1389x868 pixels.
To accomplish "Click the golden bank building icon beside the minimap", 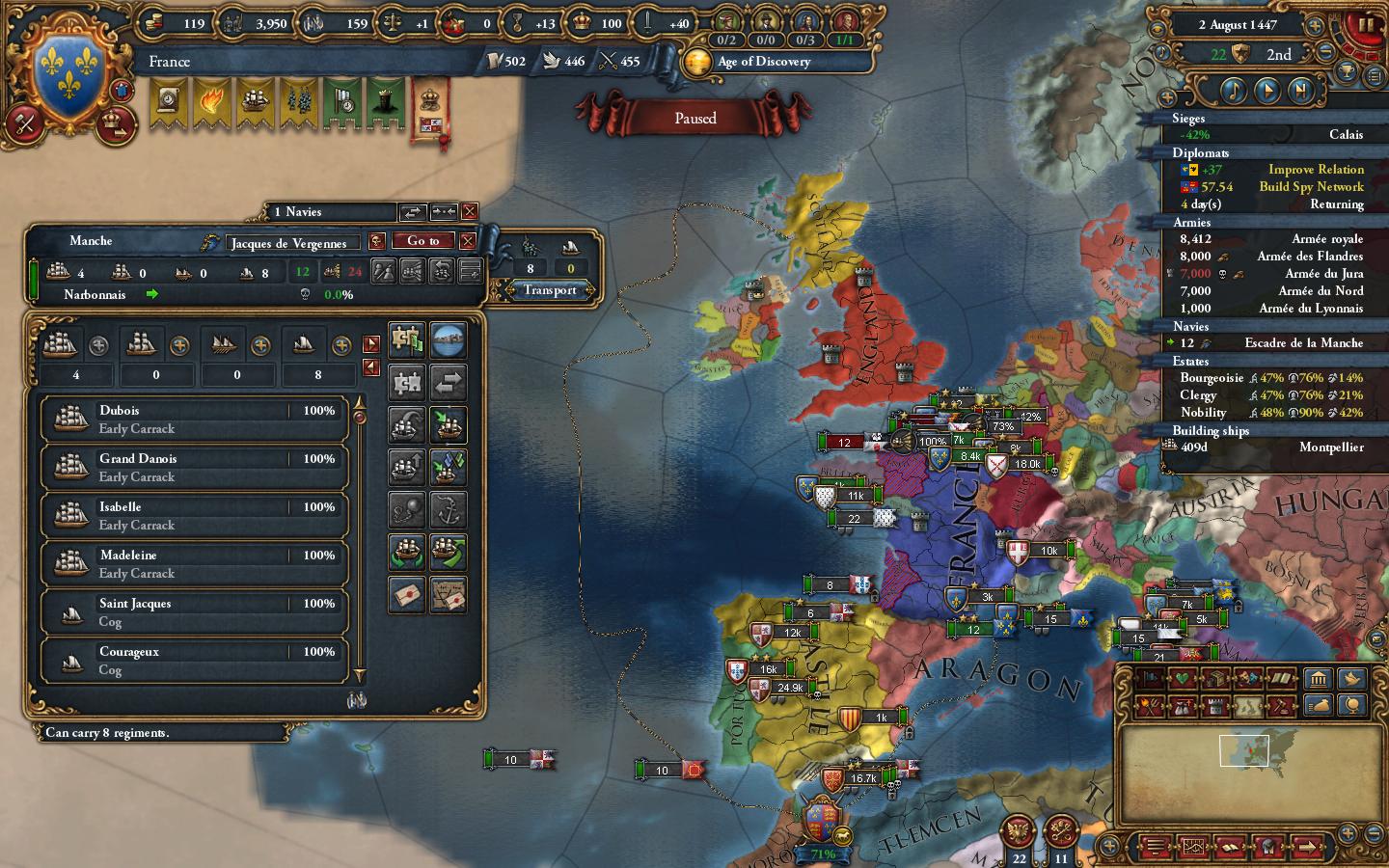I will (1317, 680).
